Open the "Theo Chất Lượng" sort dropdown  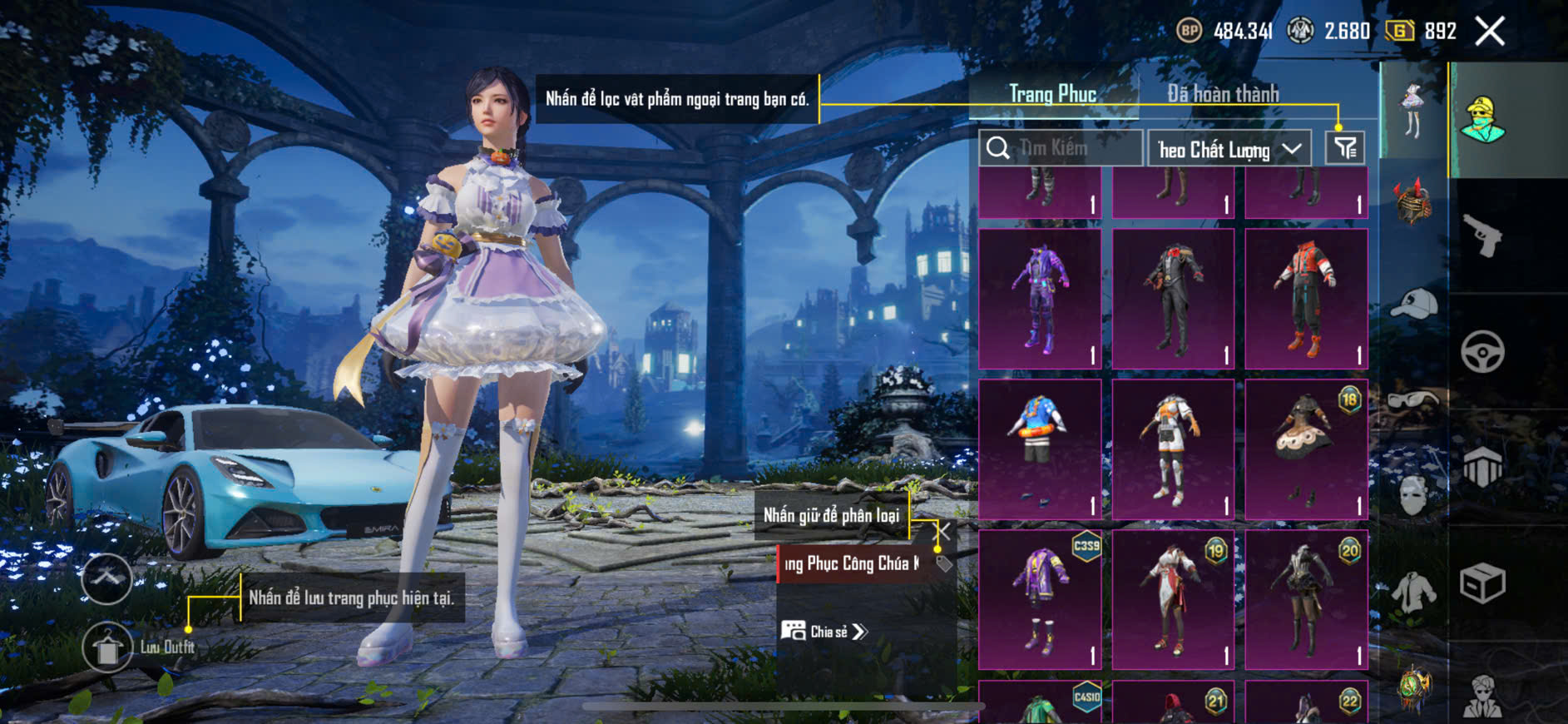click(1229, 150)
